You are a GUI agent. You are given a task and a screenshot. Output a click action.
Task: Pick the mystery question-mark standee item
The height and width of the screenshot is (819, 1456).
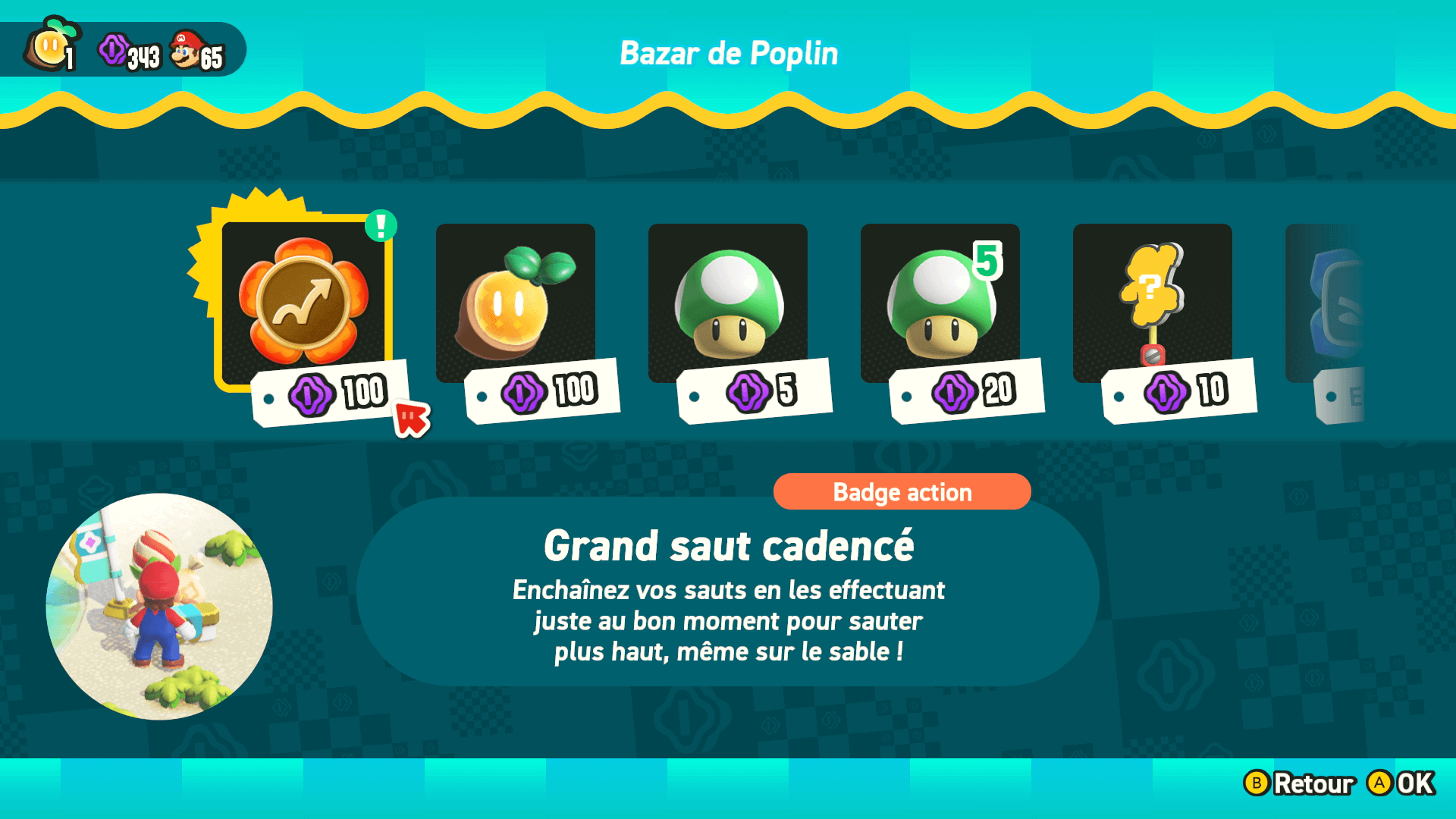(1153, 303)
